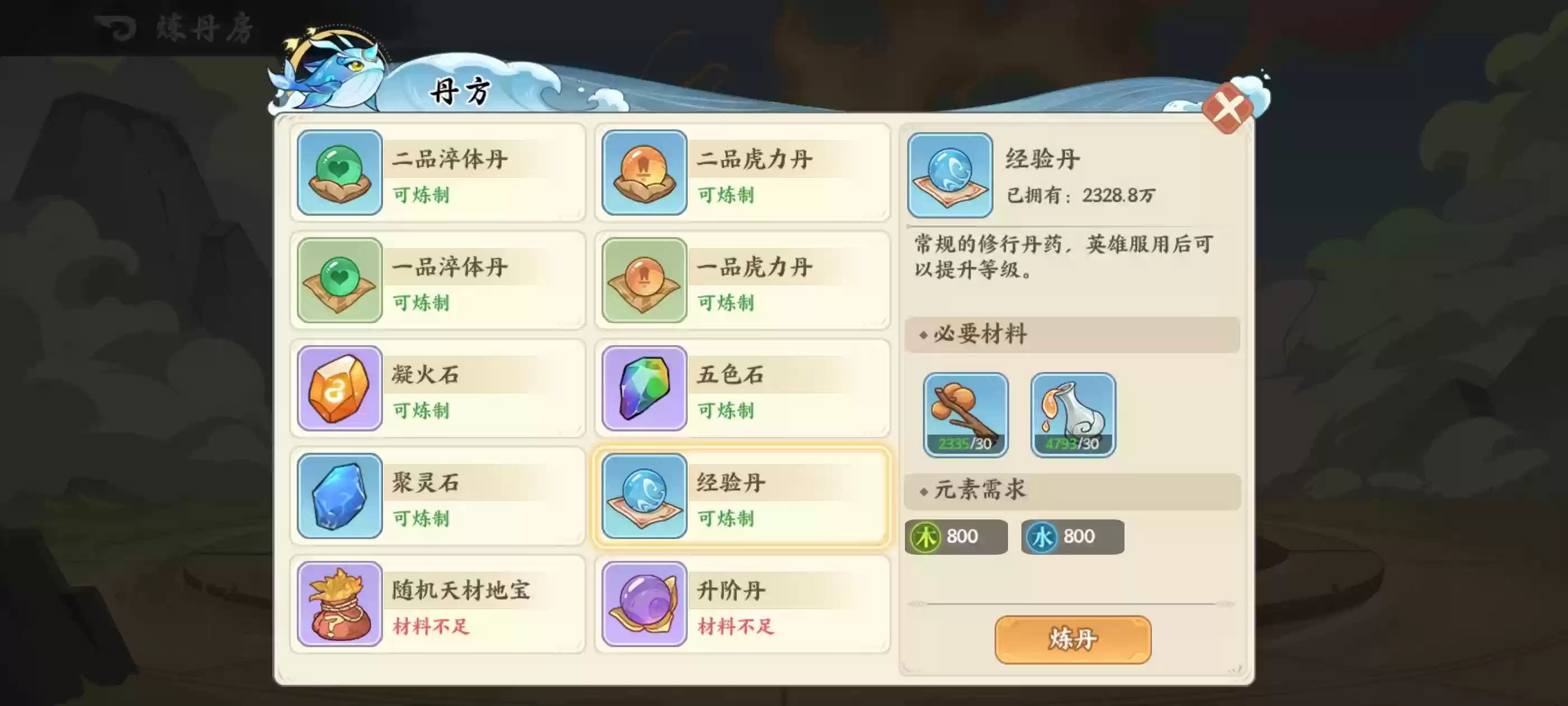Select the 二品淬体丹 recipe

[x=437, y=174]
